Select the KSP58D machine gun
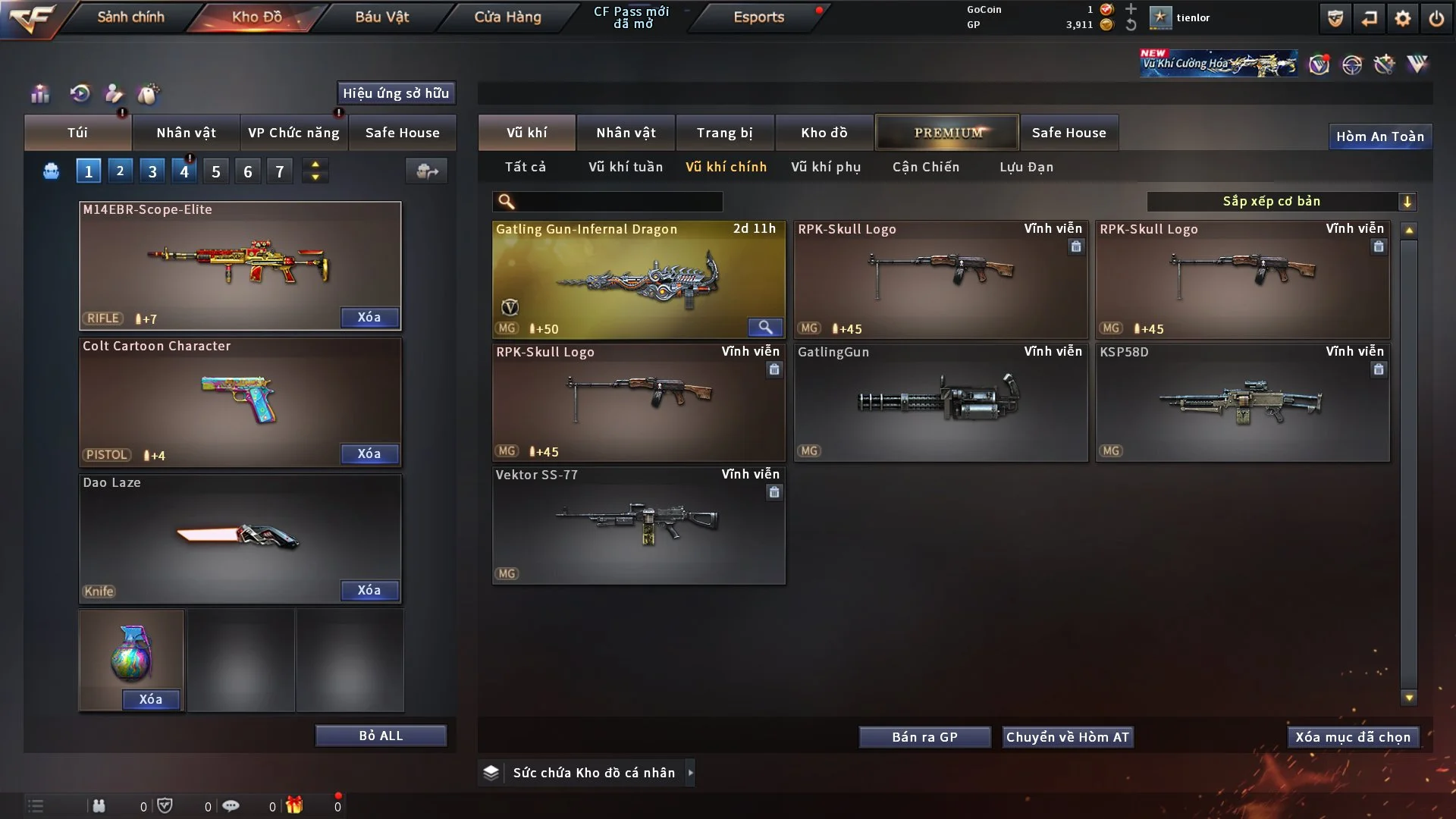The width and height of the screenshot is (1456, 819). click(x=1242, y=402)
